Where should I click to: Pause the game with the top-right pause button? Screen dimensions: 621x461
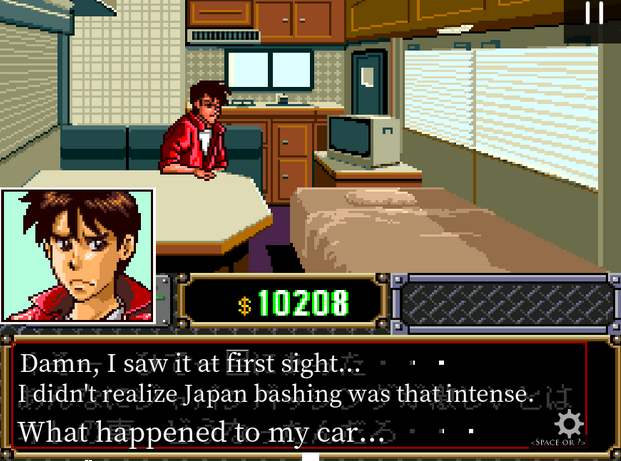[x=594, y=13]
